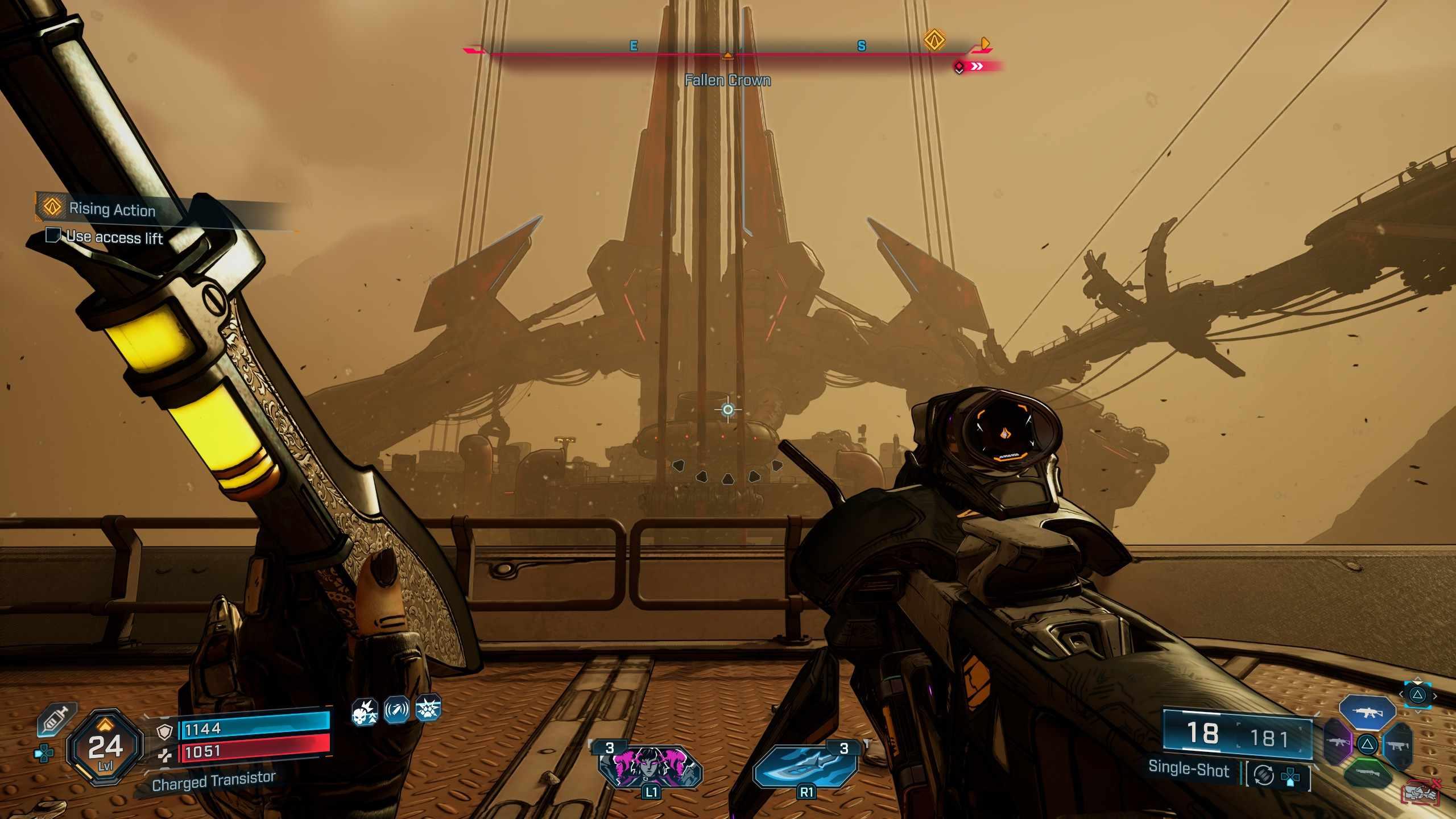Screen dimensions: 1456x819
Task: Click the red vehicle unavailable icon
Action: coord(1420,792)
